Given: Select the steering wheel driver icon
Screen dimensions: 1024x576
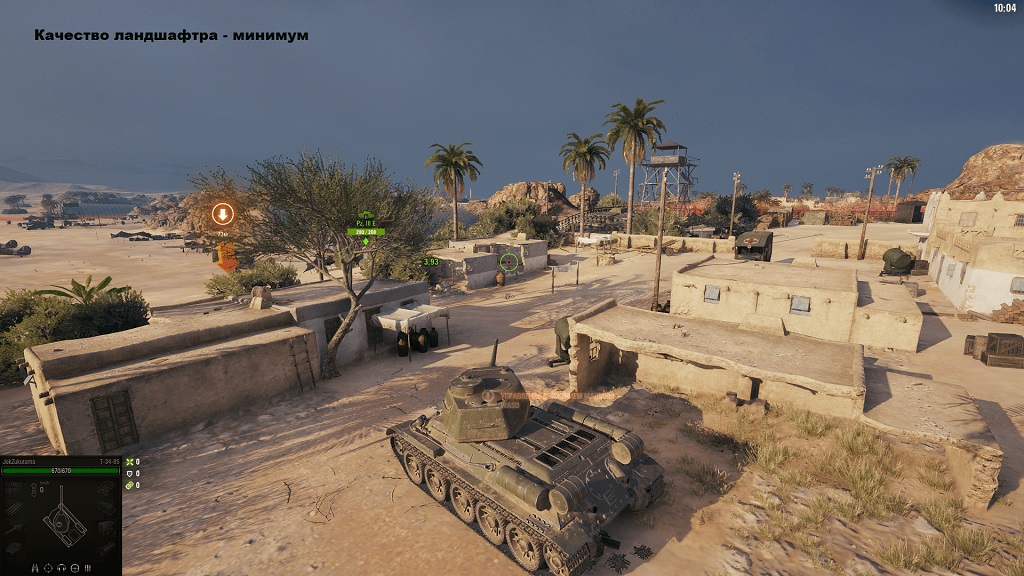Looking at the screenshot, I should pyautogui.click(x=74, y=568).
